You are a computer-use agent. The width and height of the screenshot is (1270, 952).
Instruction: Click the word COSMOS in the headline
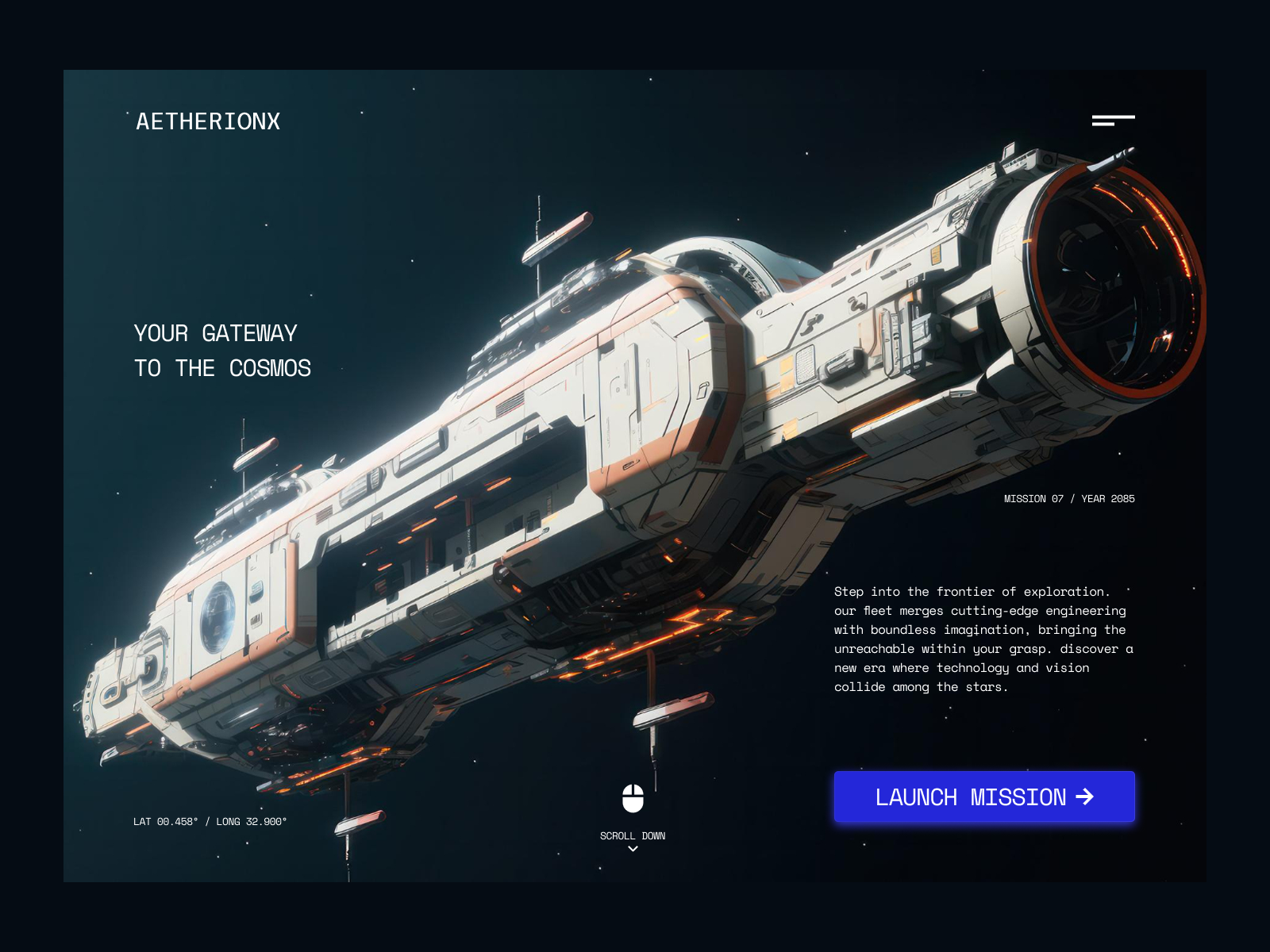click(271, 367)
